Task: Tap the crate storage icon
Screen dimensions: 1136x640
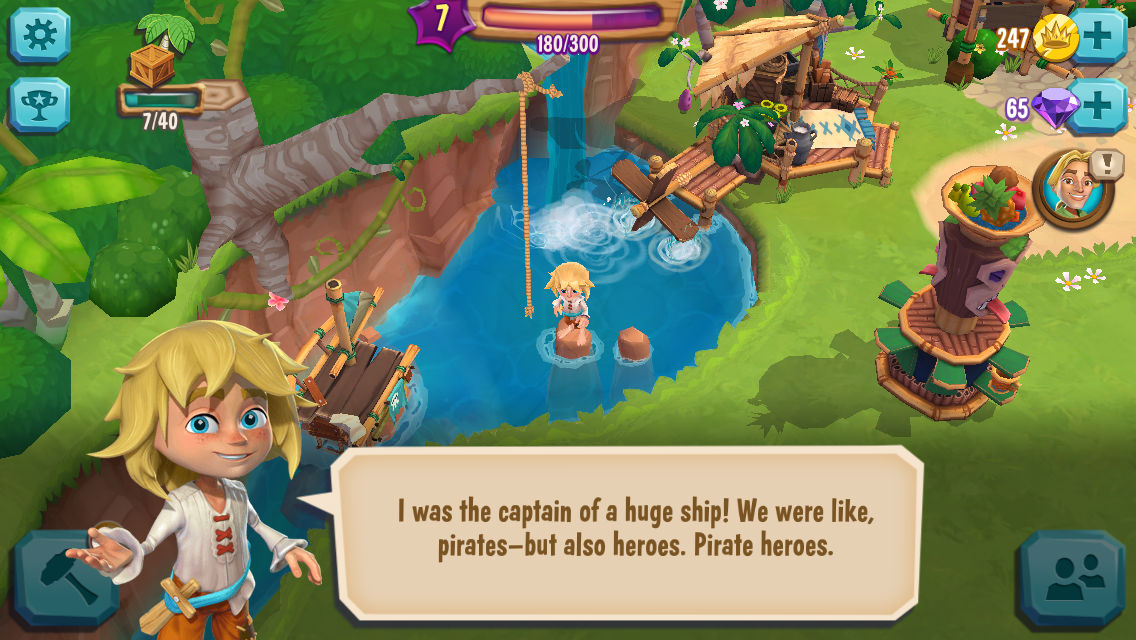Action: [152, 65]
